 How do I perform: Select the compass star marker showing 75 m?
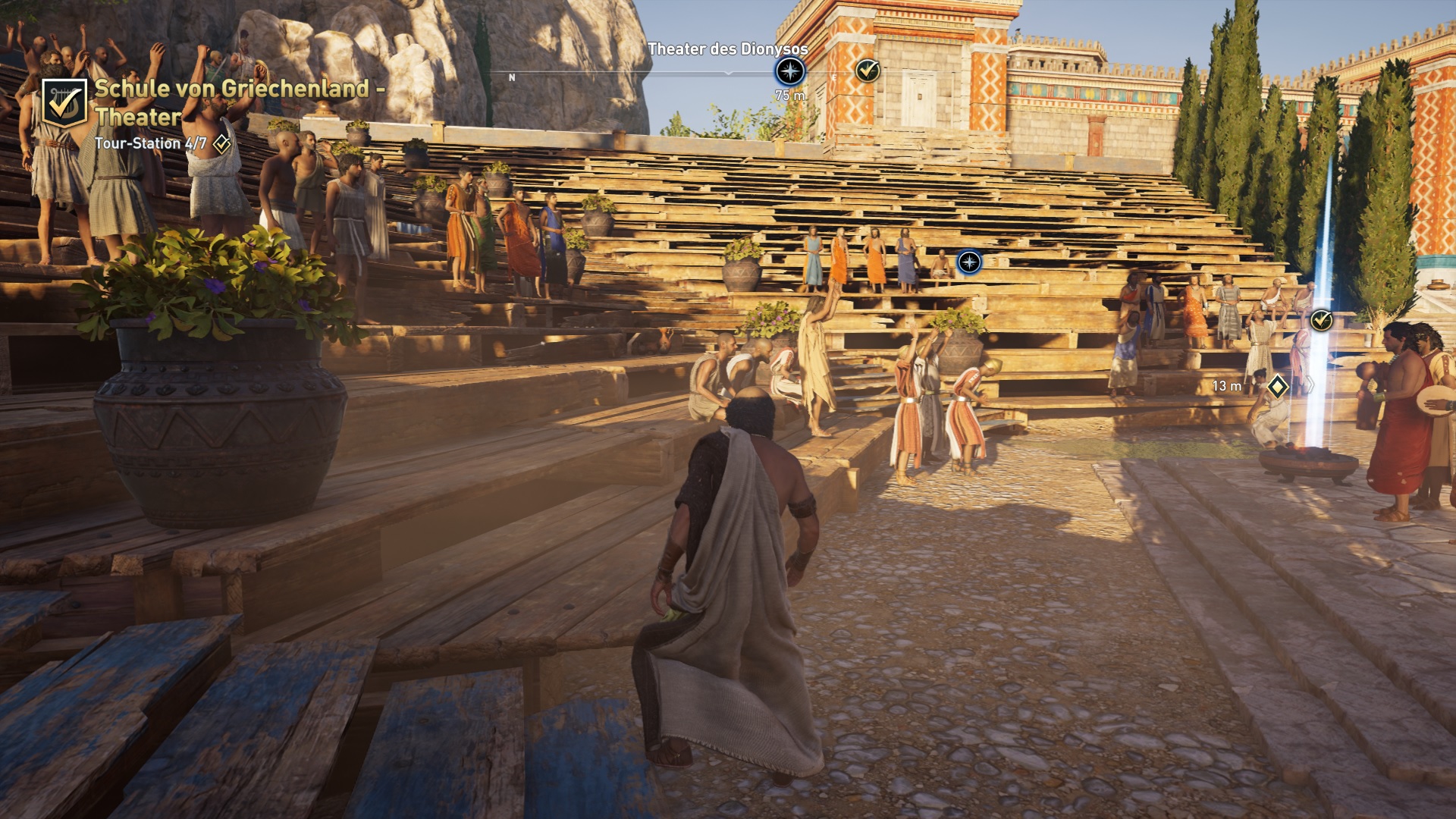click(789, 72)
